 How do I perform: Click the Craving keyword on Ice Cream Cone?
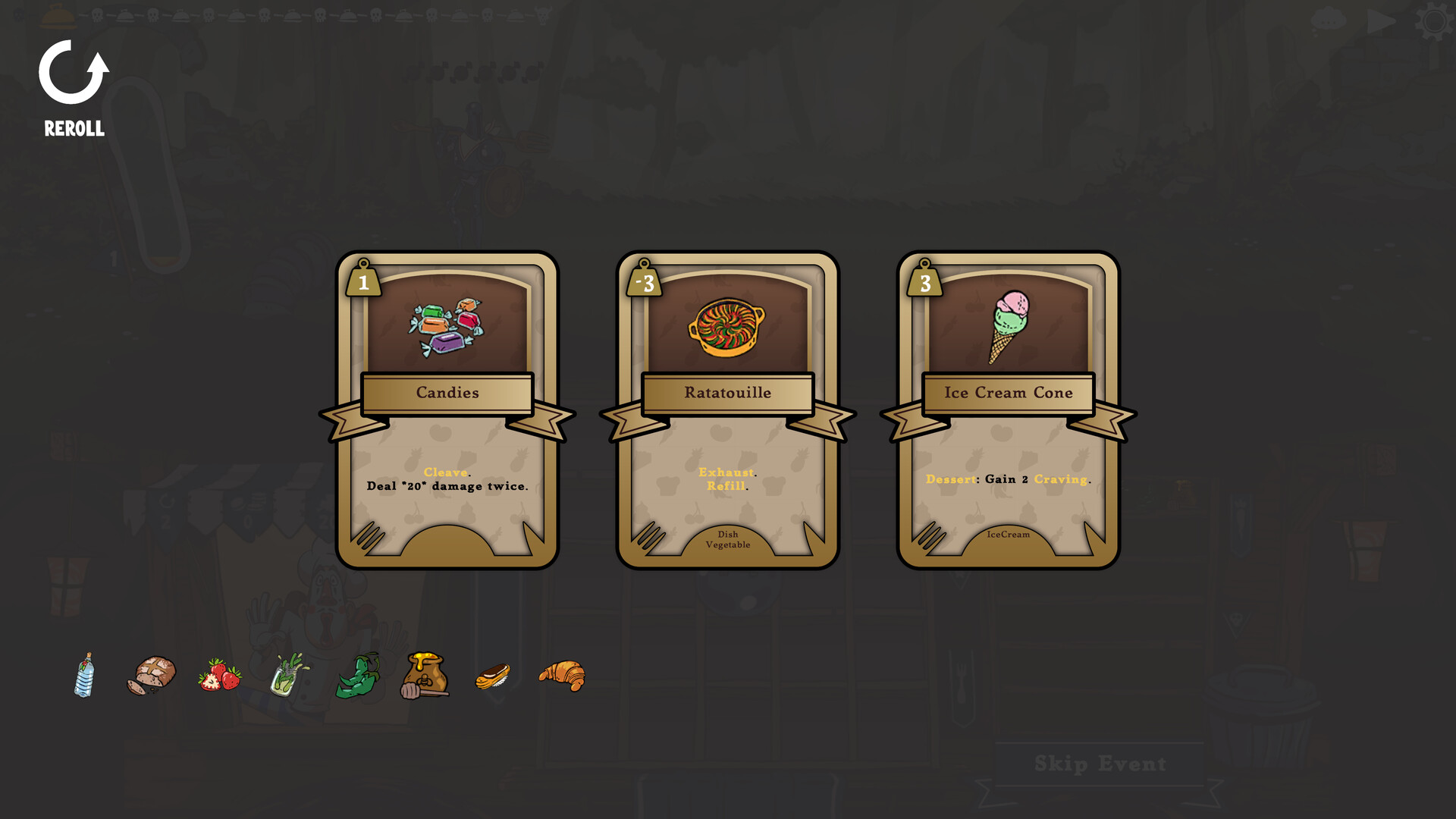pos(1060,479)
